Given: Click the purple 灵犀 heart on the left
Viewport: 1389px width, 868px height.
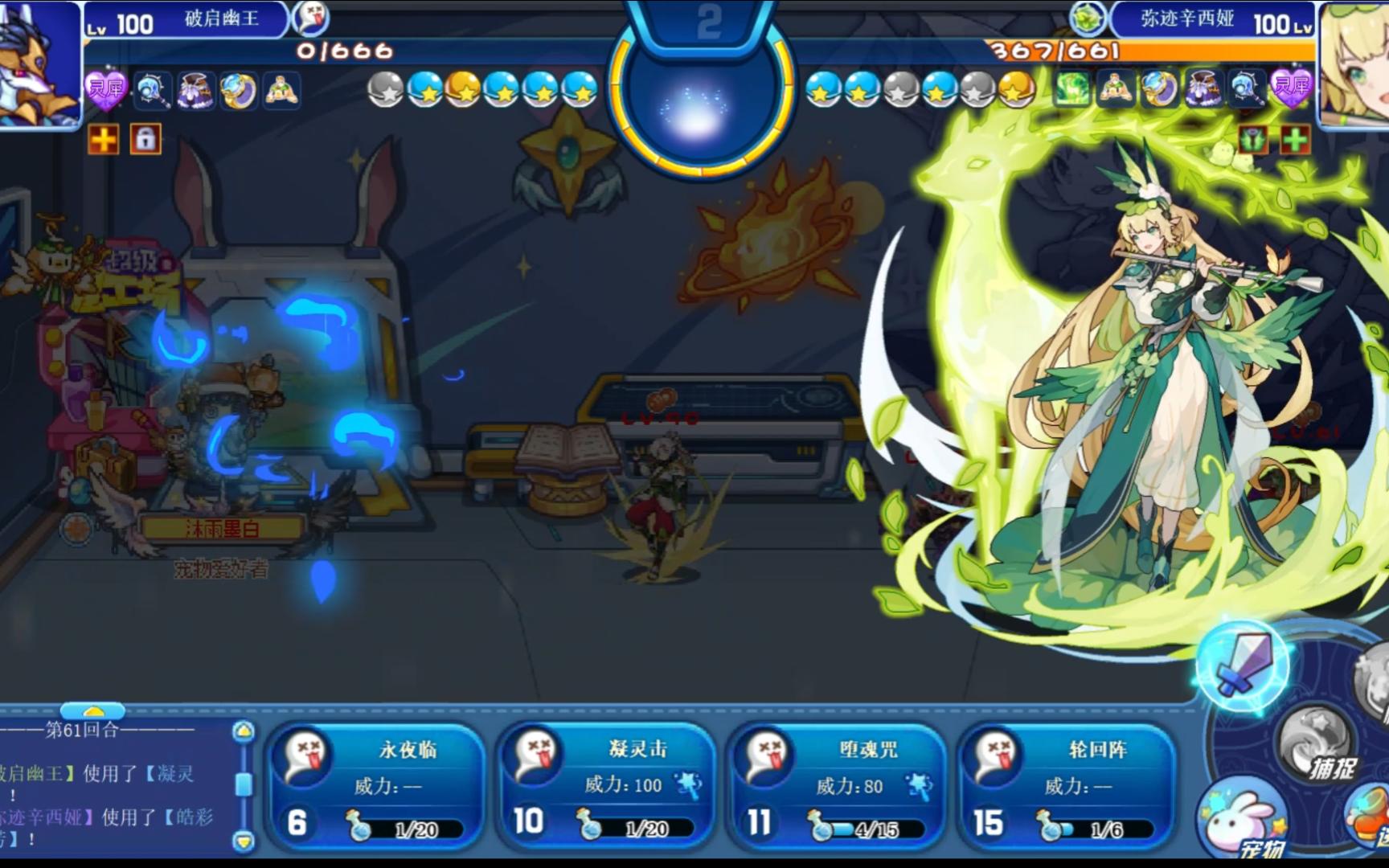Looking at the screenshot, I should point(105,88).
